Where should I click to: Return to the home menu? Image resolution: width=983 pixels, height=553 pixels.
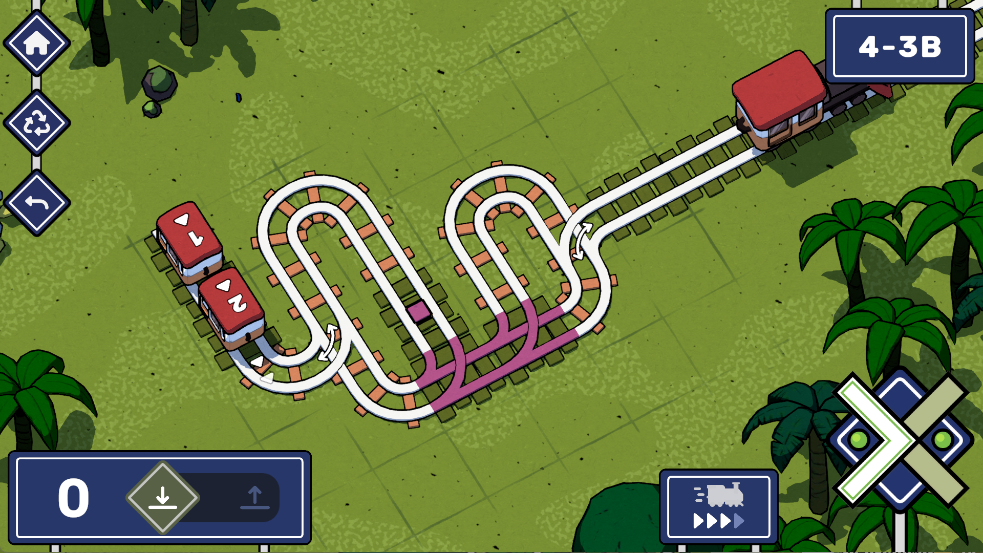coord(37,43)
